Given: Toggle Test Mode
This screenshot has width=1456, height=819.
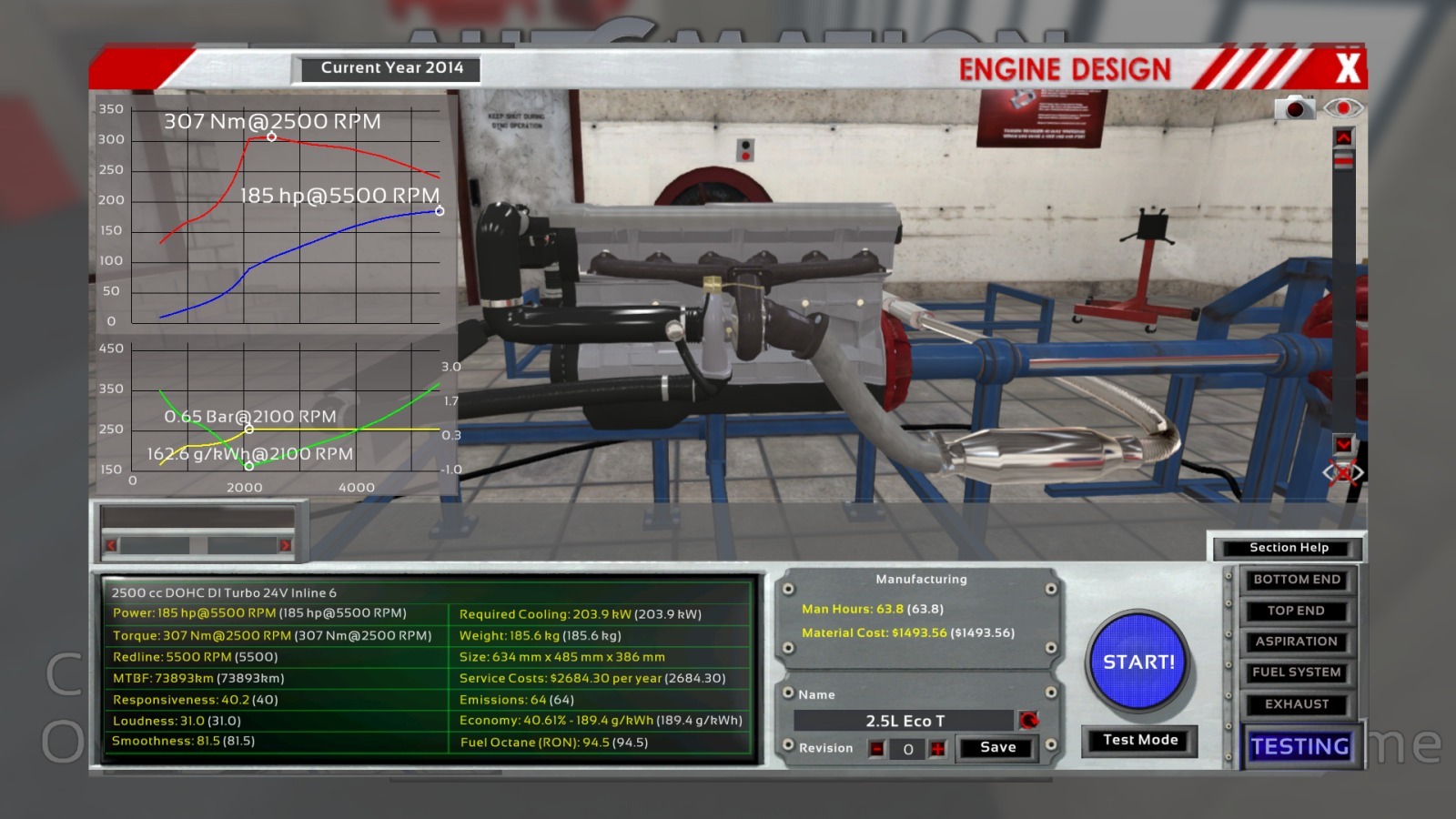Looking at the screenshot, I should tap(1139, 740).
